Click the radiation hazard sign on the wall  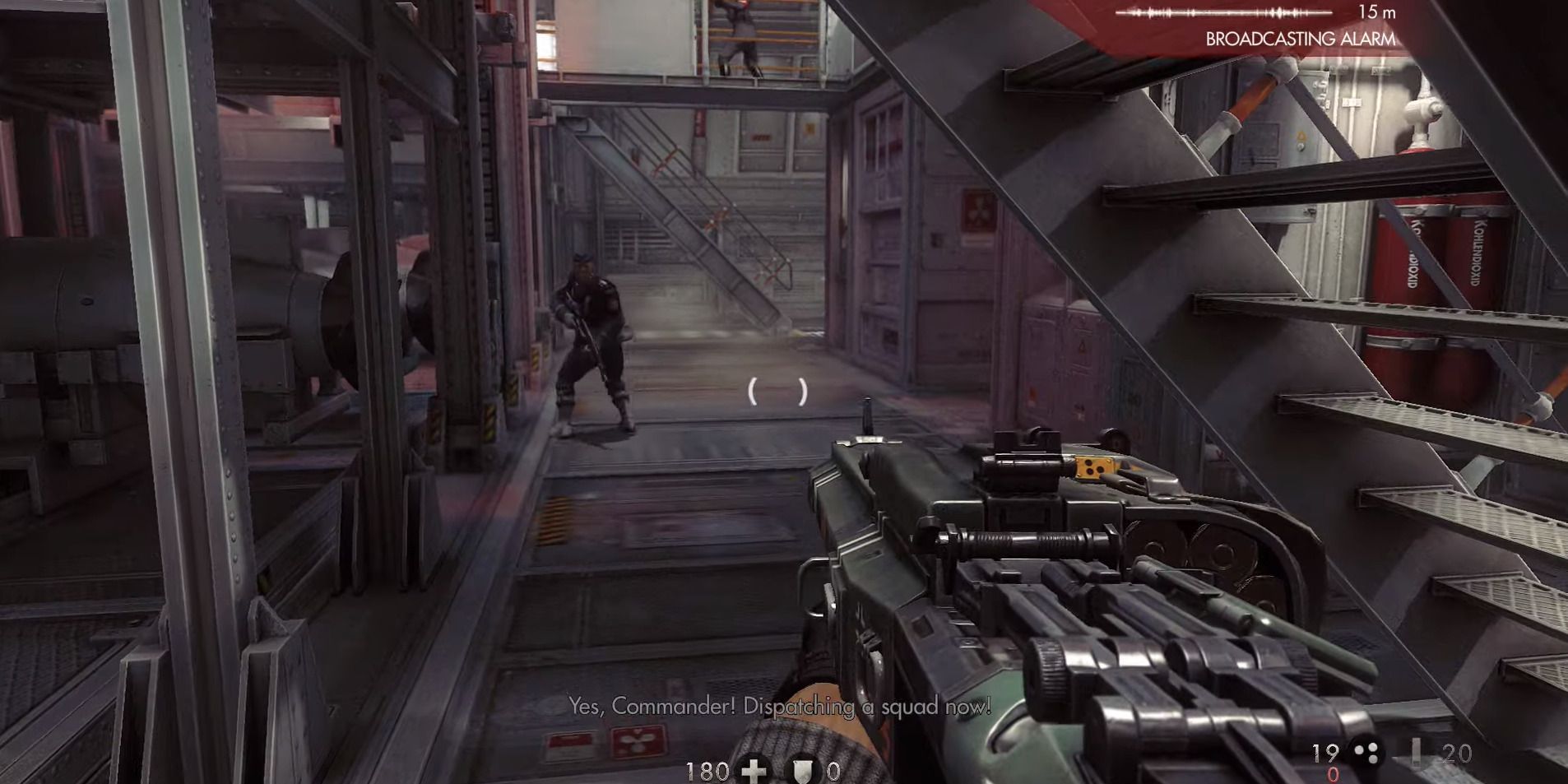(980, 210)
